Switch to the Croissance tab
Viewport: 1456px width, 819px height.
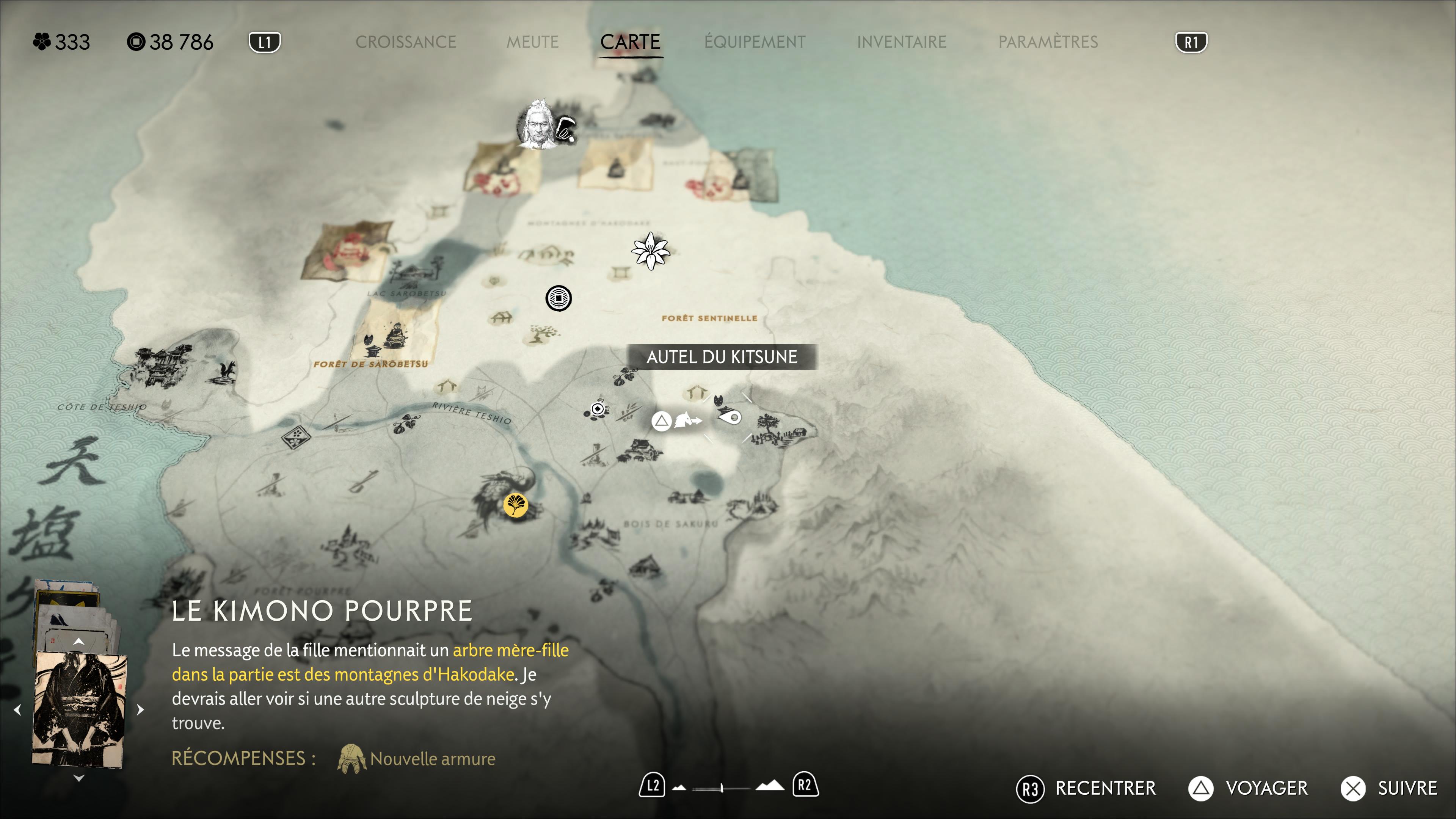click(x=405, y=42)
